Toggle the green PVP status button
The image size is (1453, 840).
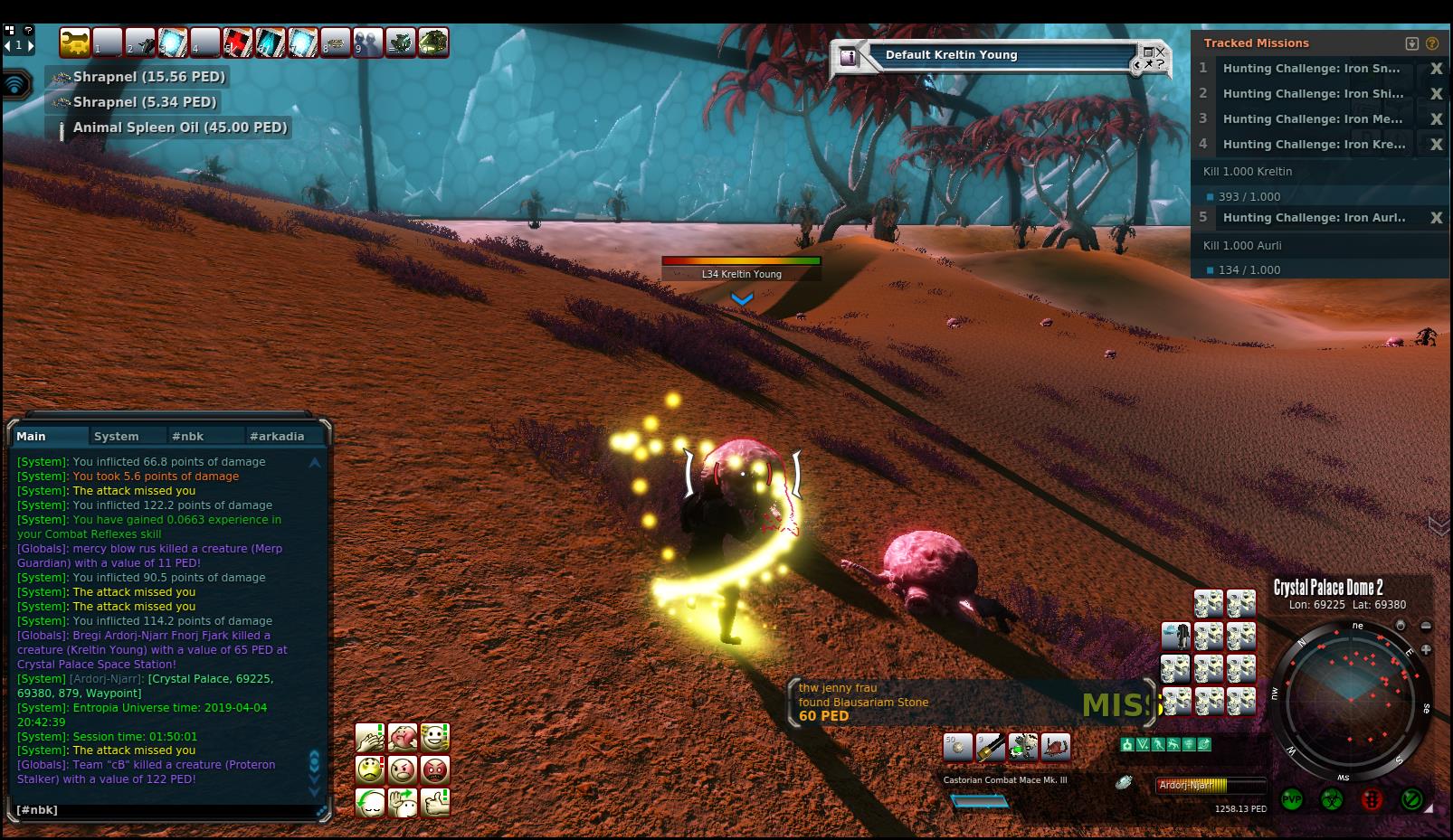point(1292,799)
